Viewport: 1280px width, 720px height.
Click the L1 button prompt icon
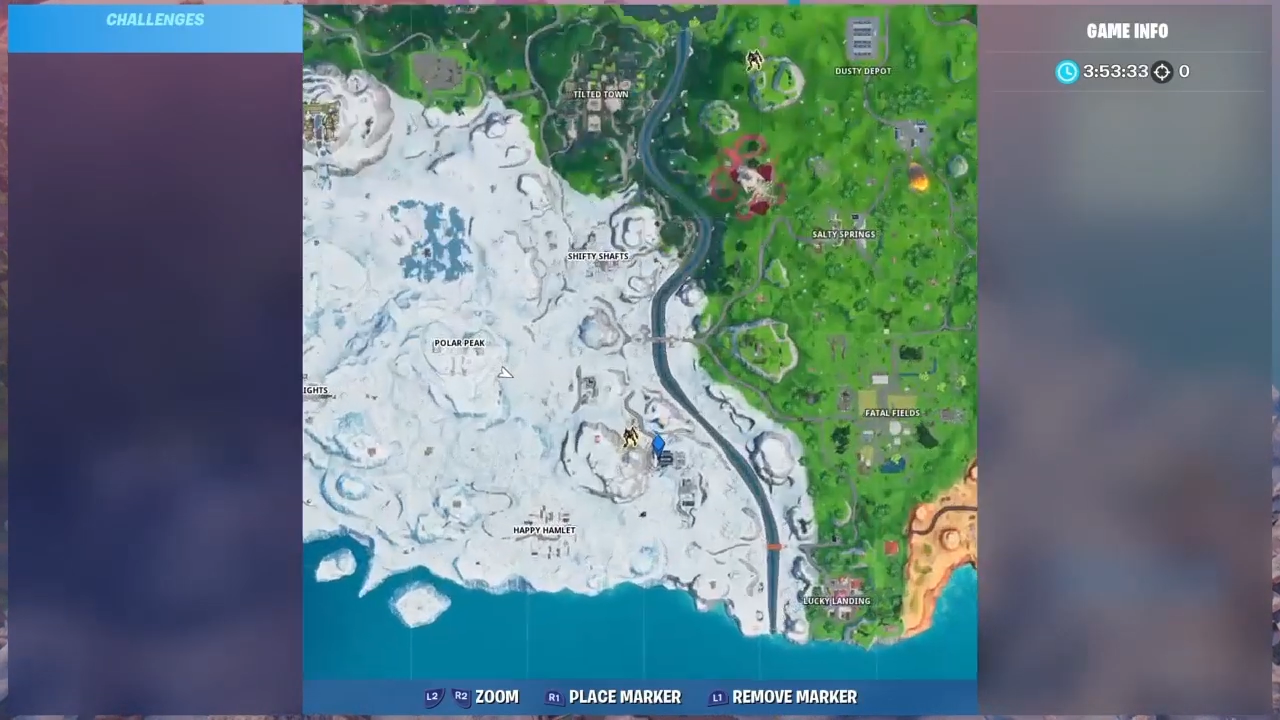(x=717, y=697)
